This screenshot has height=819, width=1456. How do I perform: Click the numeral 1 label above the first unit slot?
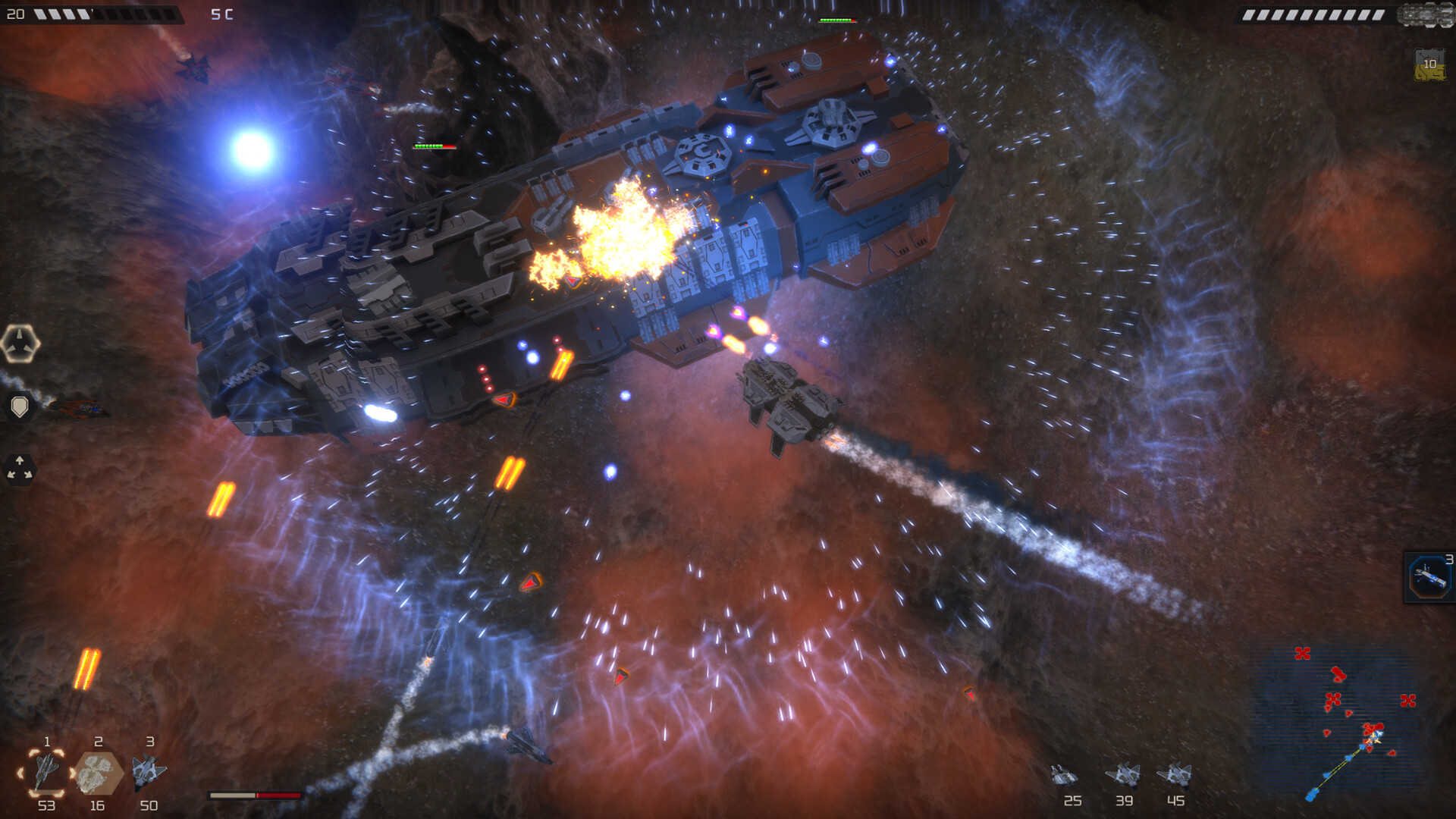45,742
